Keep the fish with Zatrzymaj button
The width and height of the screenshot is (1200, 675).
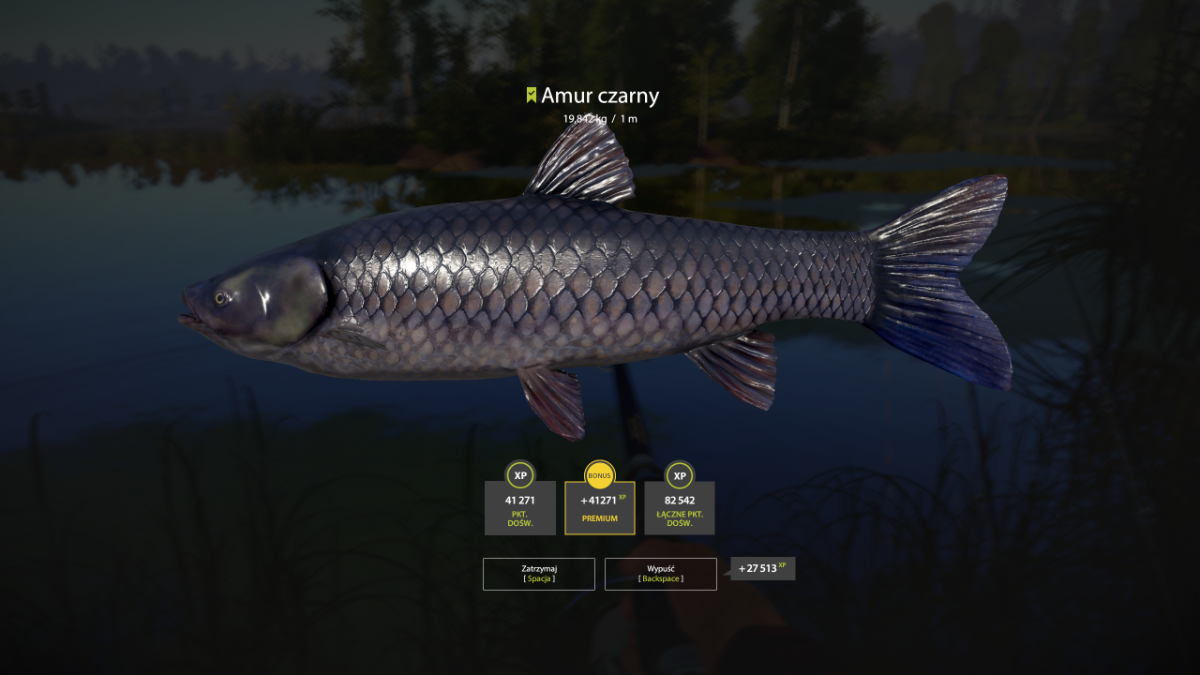(538, 574)
